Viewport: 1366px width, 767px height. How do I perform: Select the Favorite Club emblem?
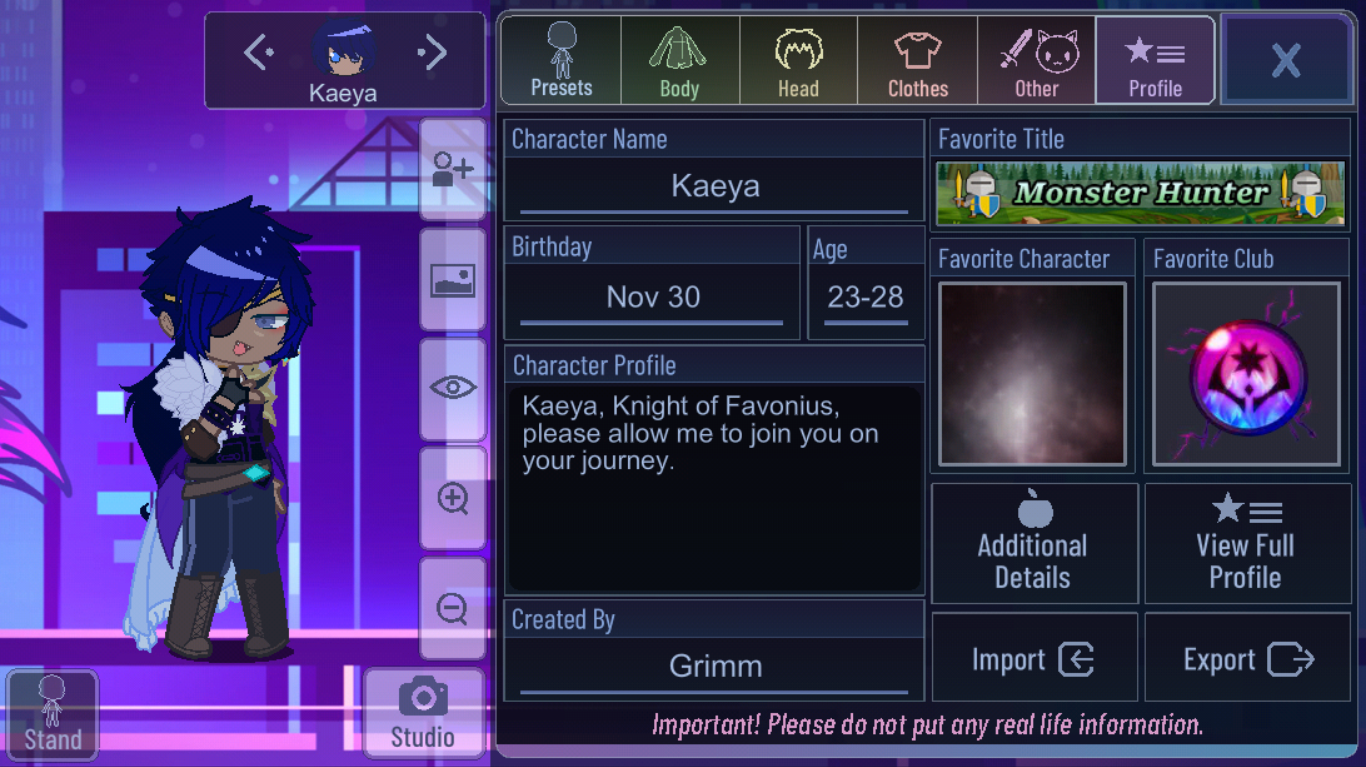pos(1245,373)
